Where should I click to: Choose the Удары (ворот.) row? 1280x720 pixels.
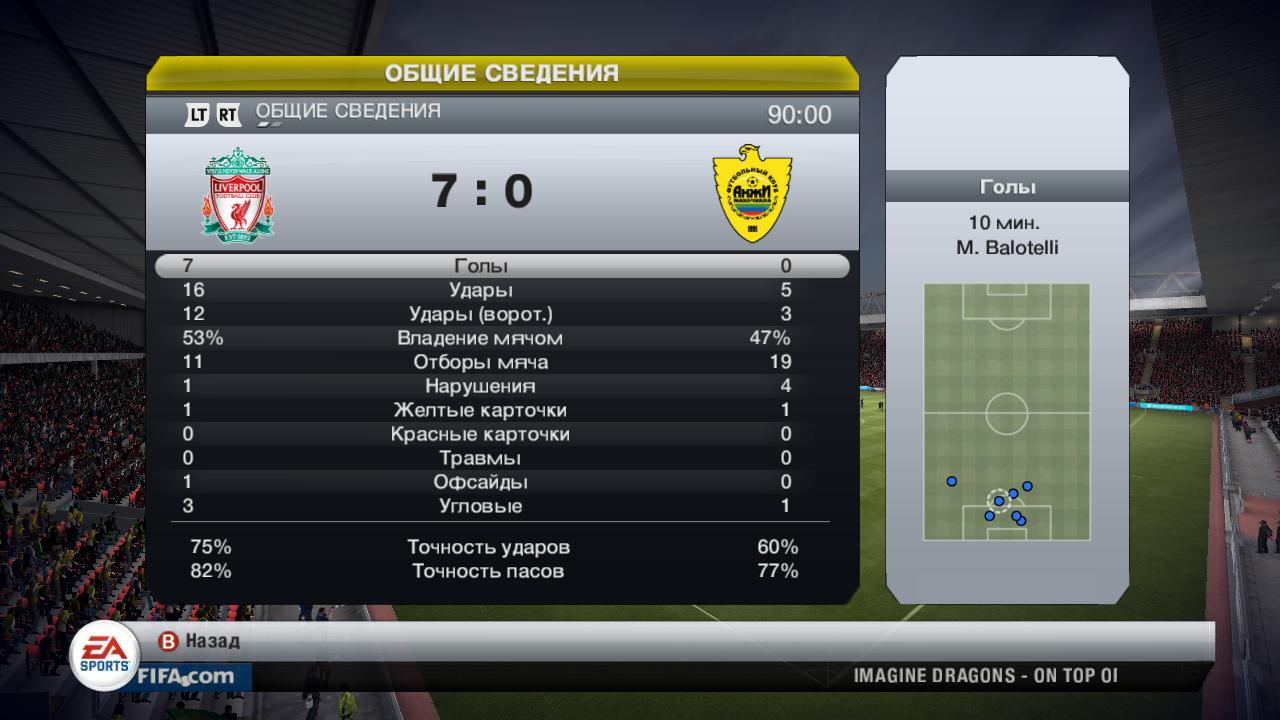click(x=481, y=314)
